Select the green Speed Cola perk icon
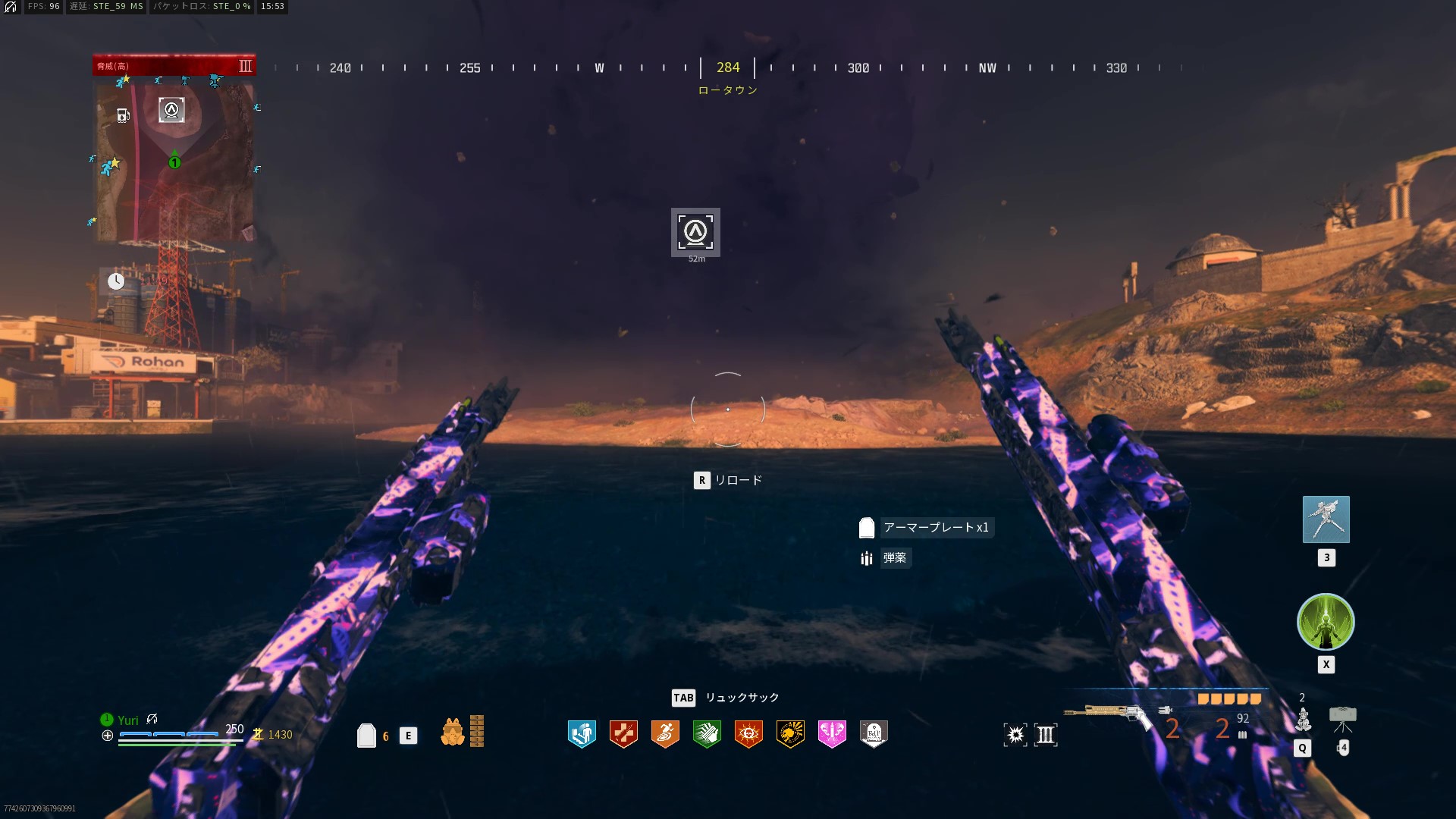This screenshot has width=1456, height=819. coord(707,733)
